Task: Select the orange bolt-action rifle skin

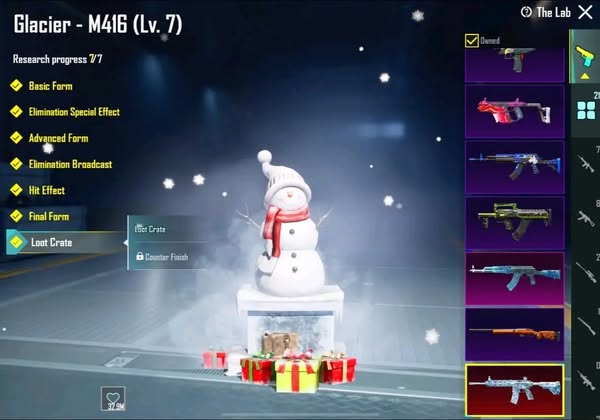Action: coord(514,333)
